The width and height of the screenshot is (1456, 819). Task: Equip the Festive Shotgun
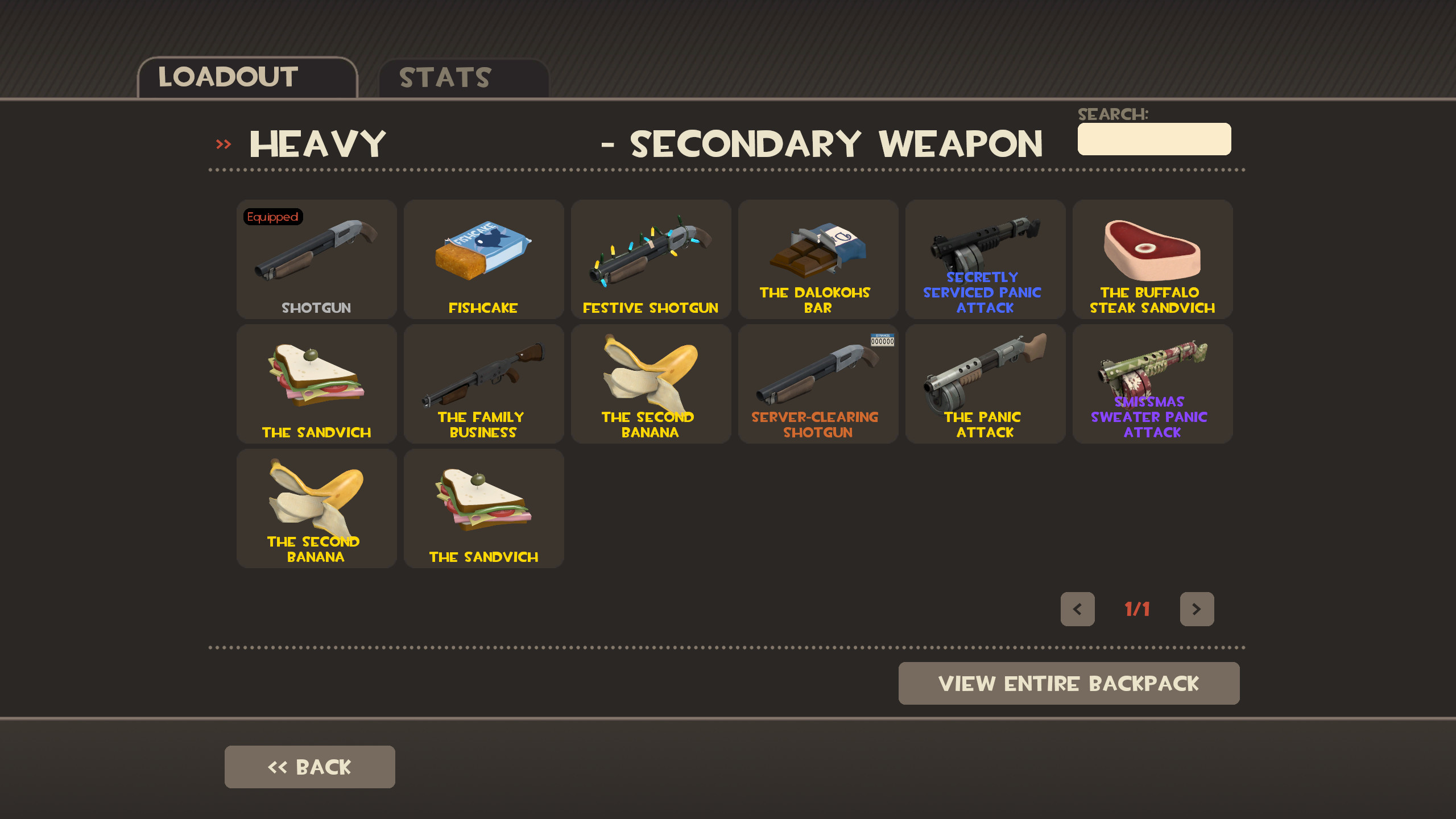(x=650, y=259)
